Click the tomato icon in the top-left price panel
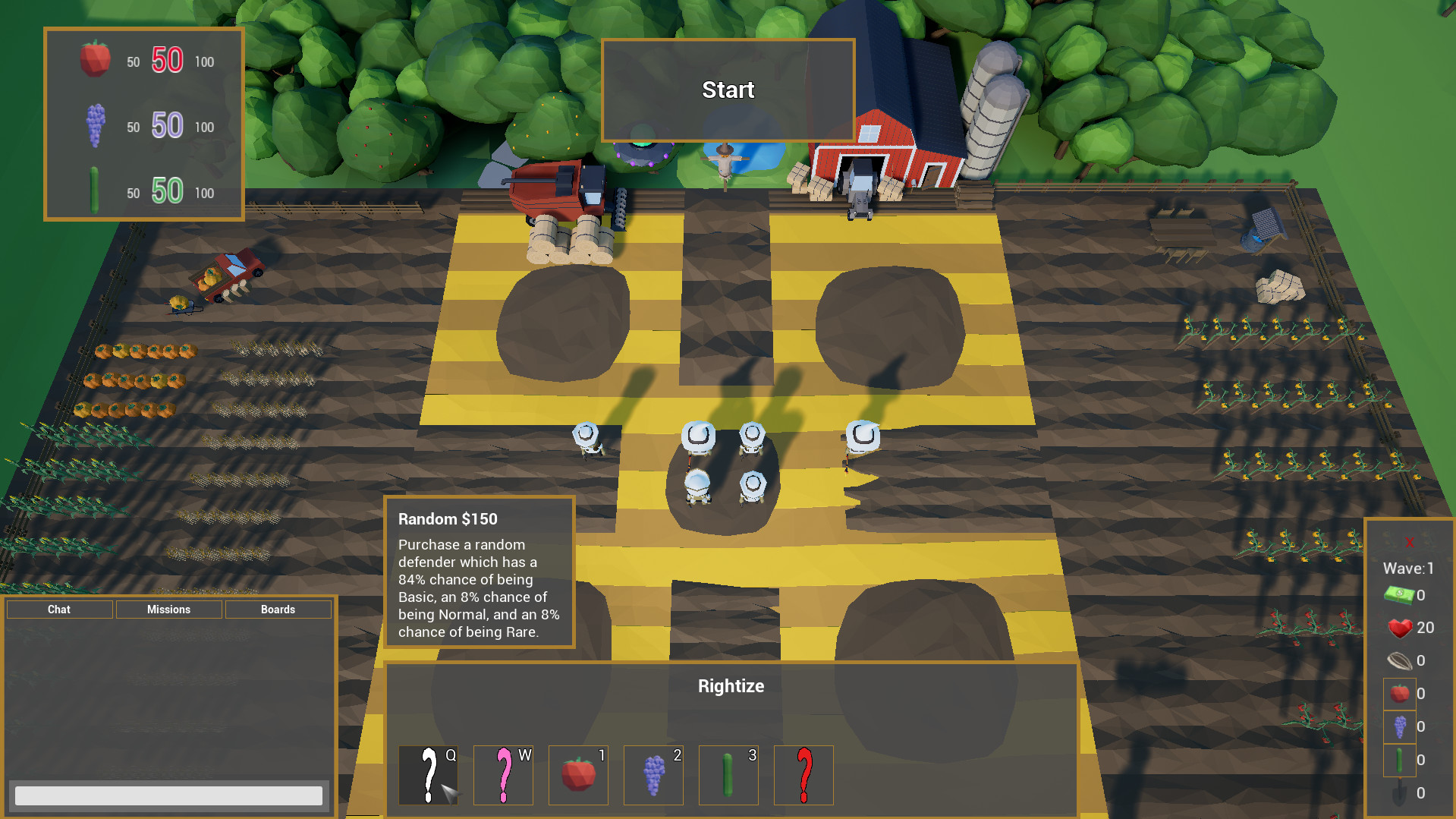The height and width of the screenshot is (819, 1456). pos(93,61)
